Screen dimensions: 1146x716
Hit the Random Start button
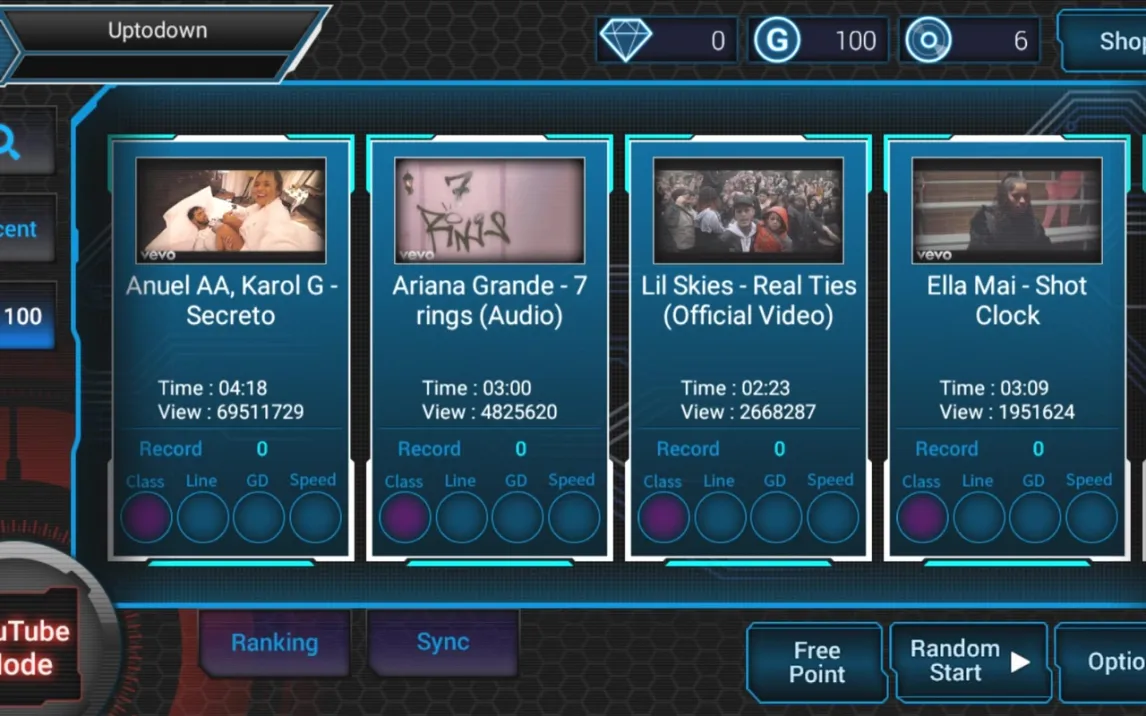tap(968, 662)
